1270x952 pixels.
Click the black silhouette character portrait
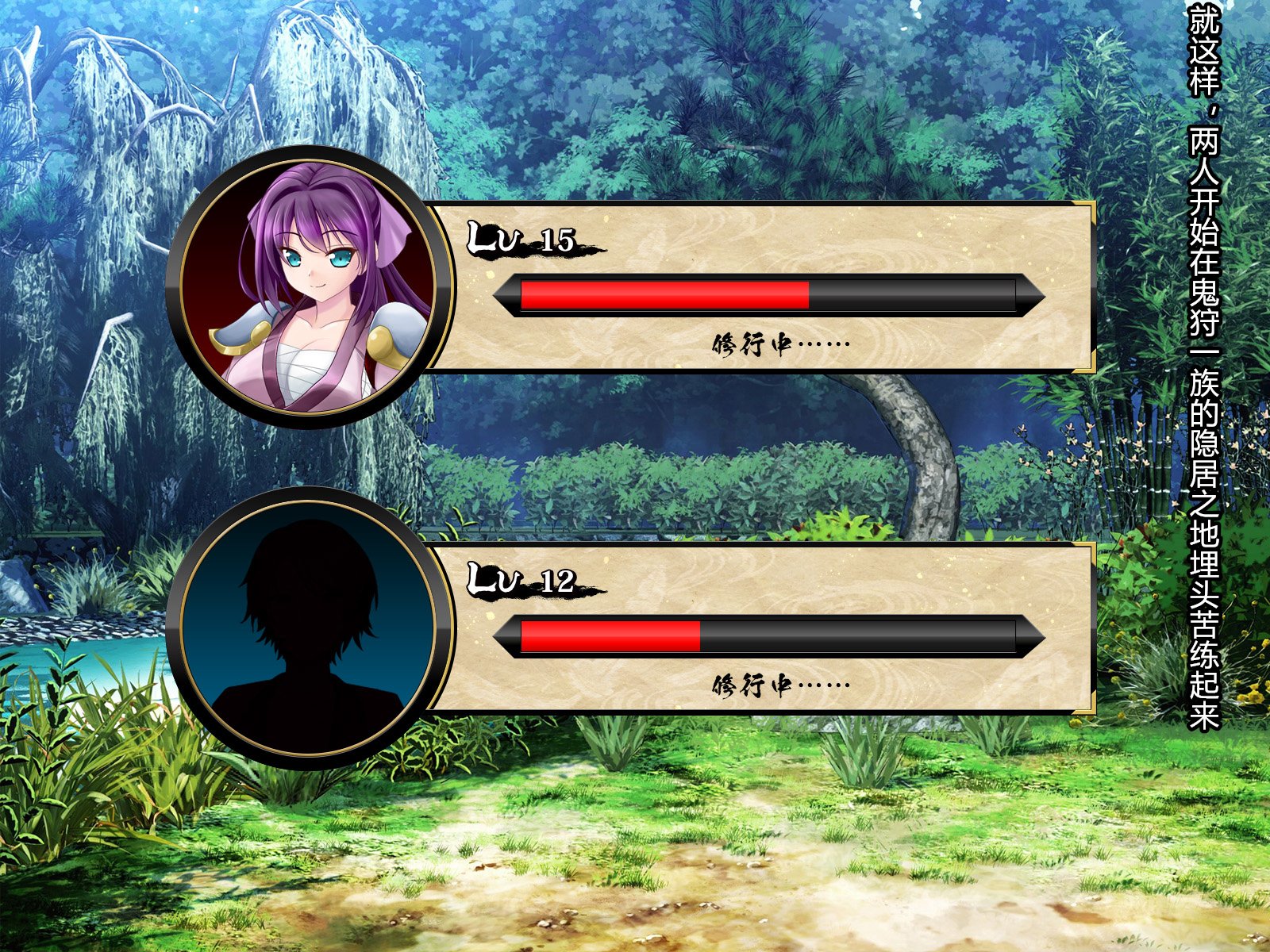(x=309, y=628)
